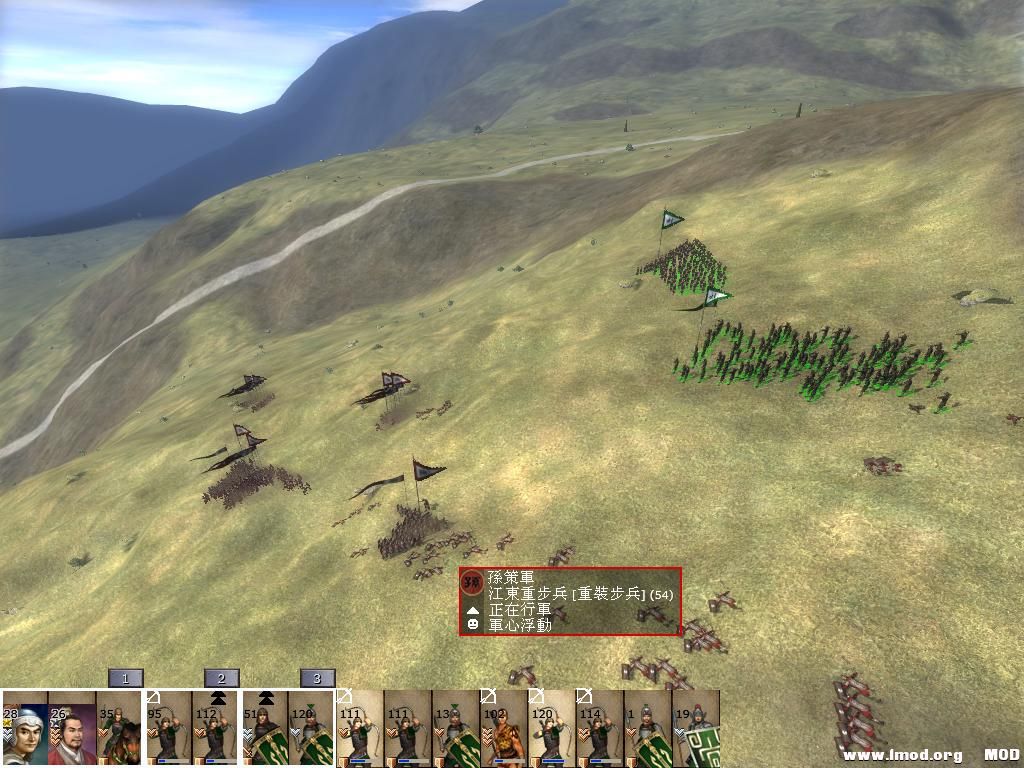Select the large green shield card showing 19
The image size is (1024, 768).
[696, 728]
